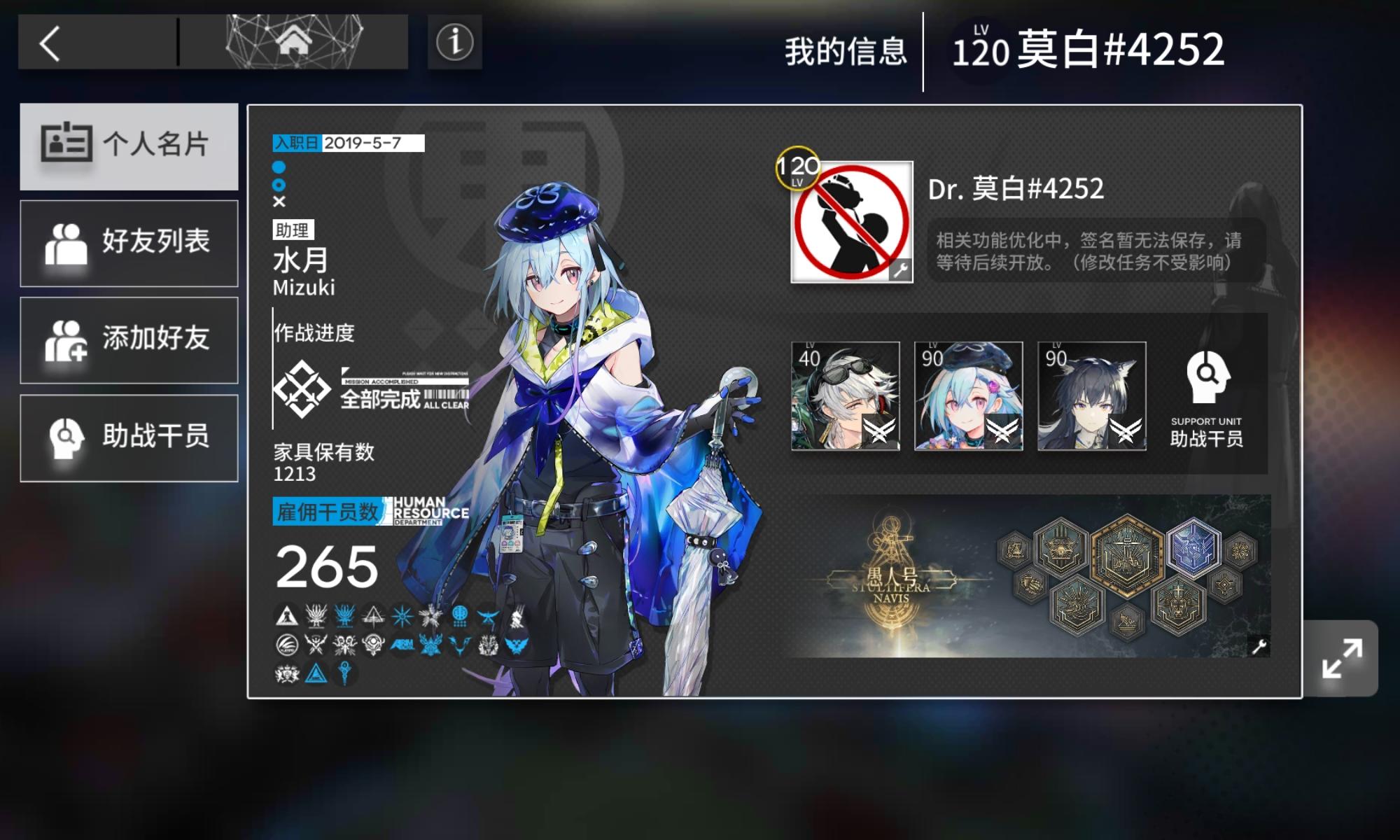Click the back arrow icon
This screenshot has height=840, width=1400.
coord(50,43)
